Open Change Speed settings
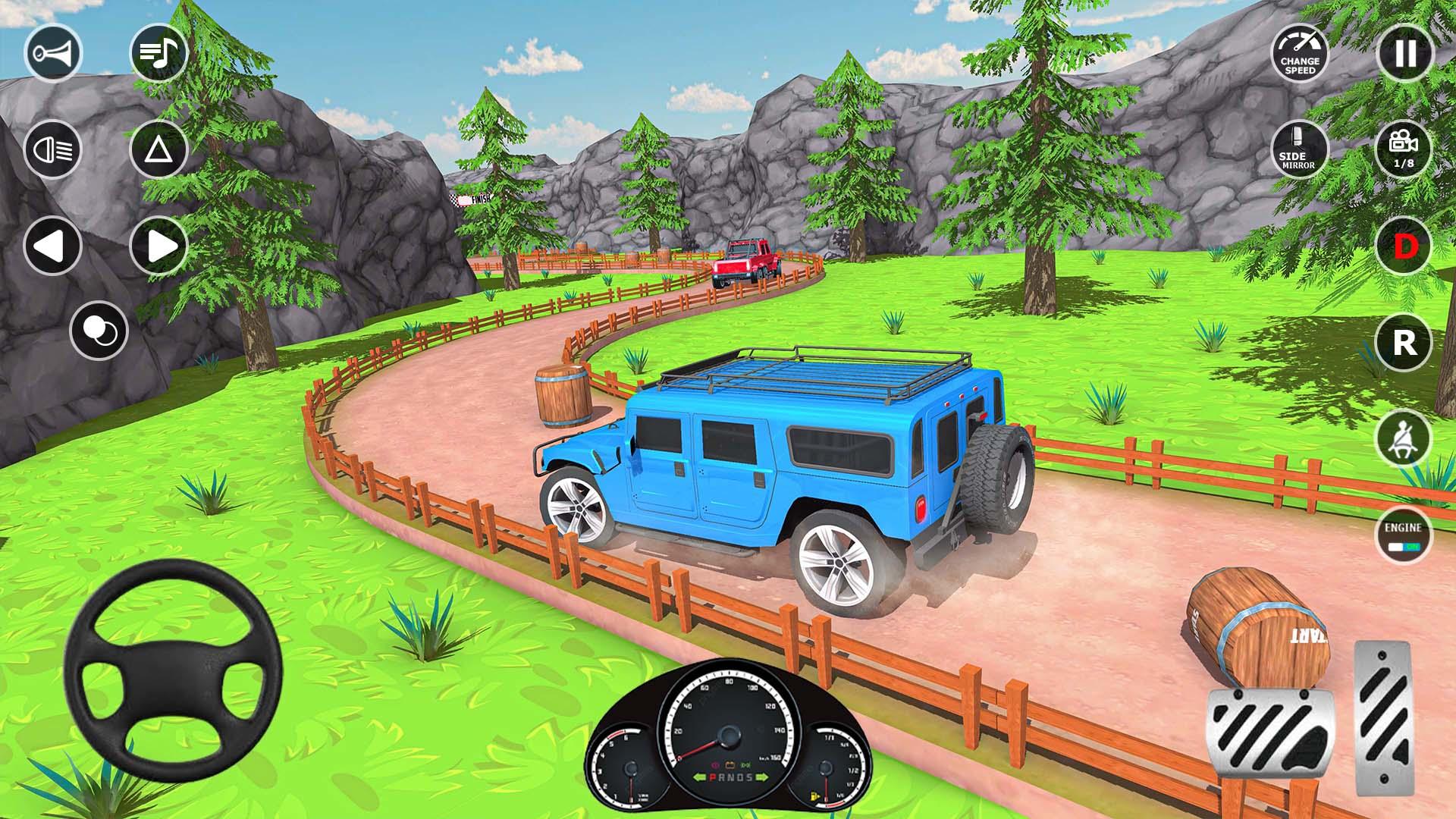The width and height of the screenshot is (1456, 819). pos(1300,55)
